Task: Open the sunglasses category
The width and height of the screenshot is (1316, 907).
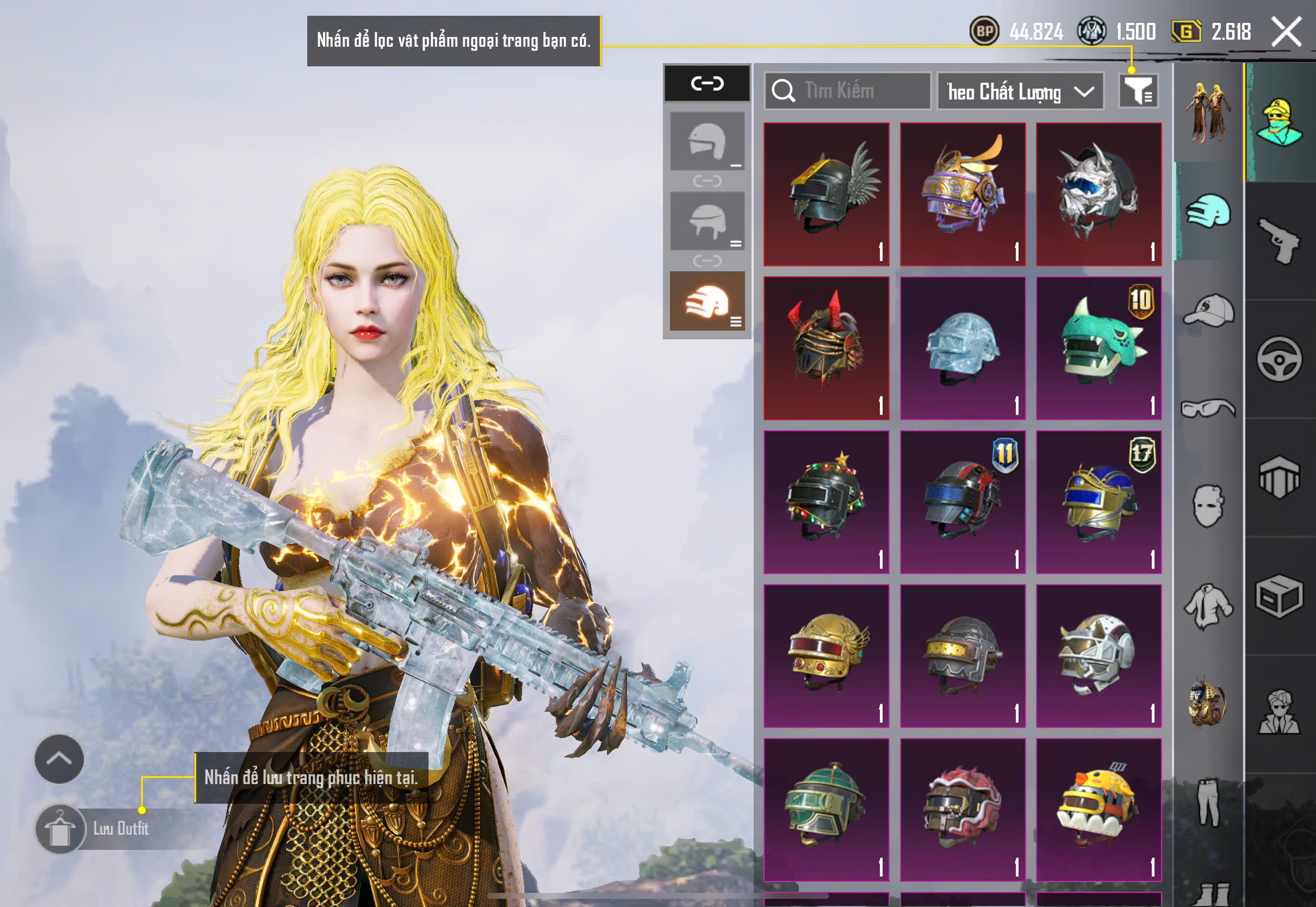Action: [x=1209, y=408]
